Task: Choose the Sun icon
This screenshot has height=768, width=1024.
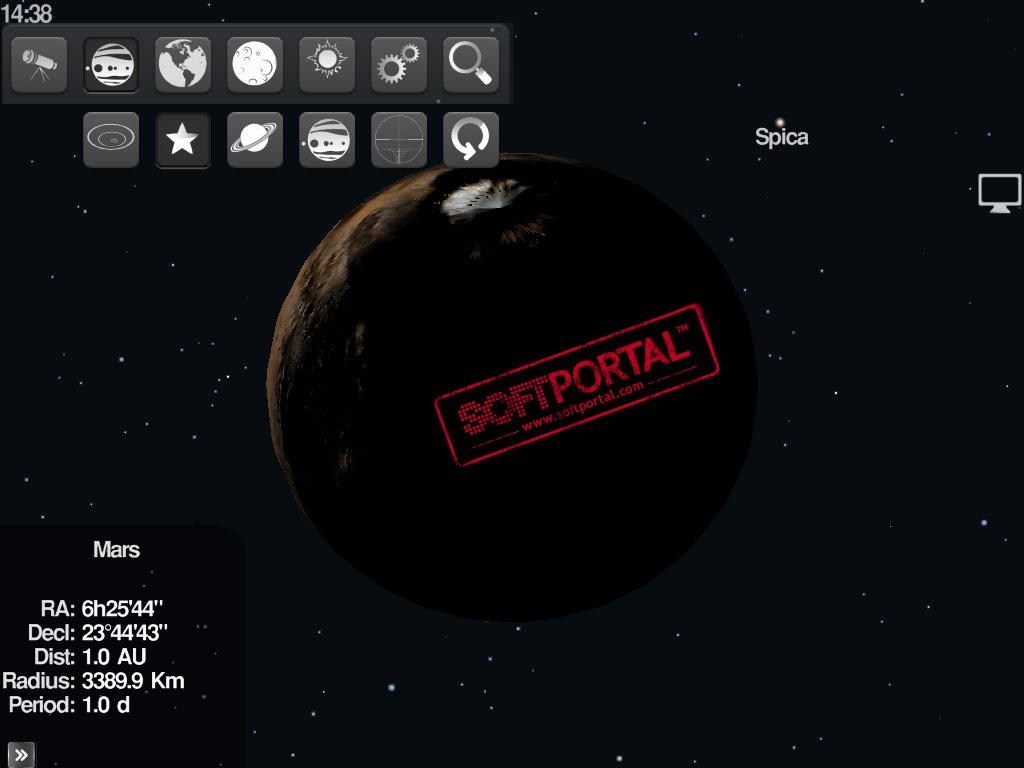Action: (327, 65)
